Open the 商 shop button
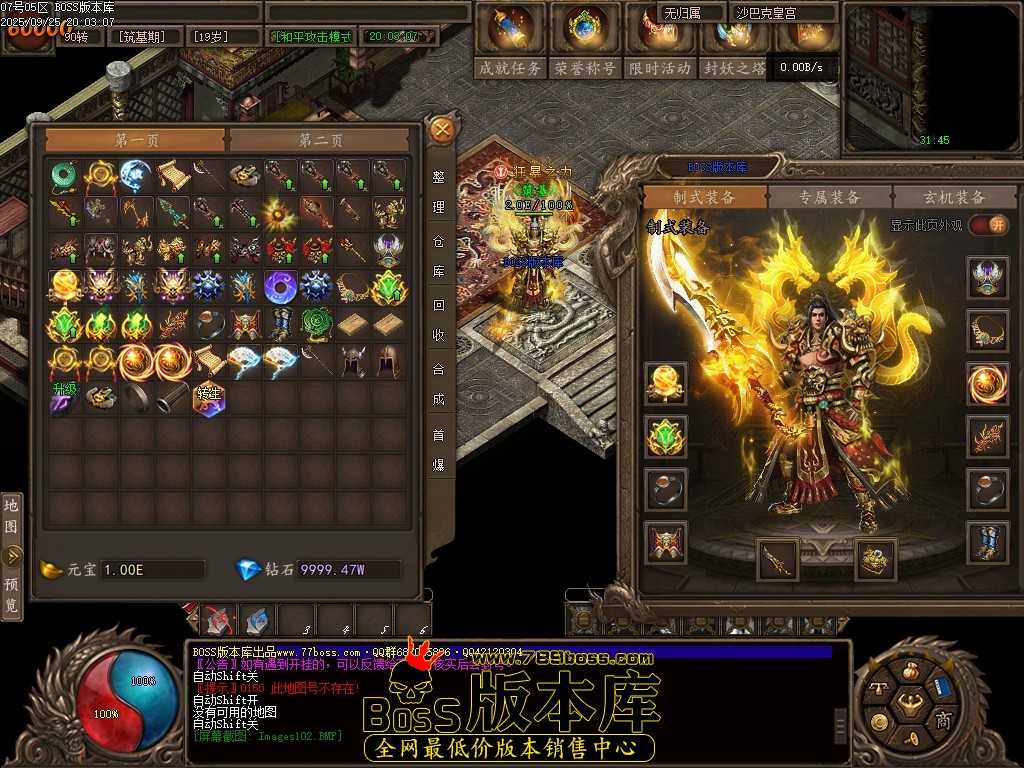Viewport: 1024px width, 768px height. click(x=943, y=720)
